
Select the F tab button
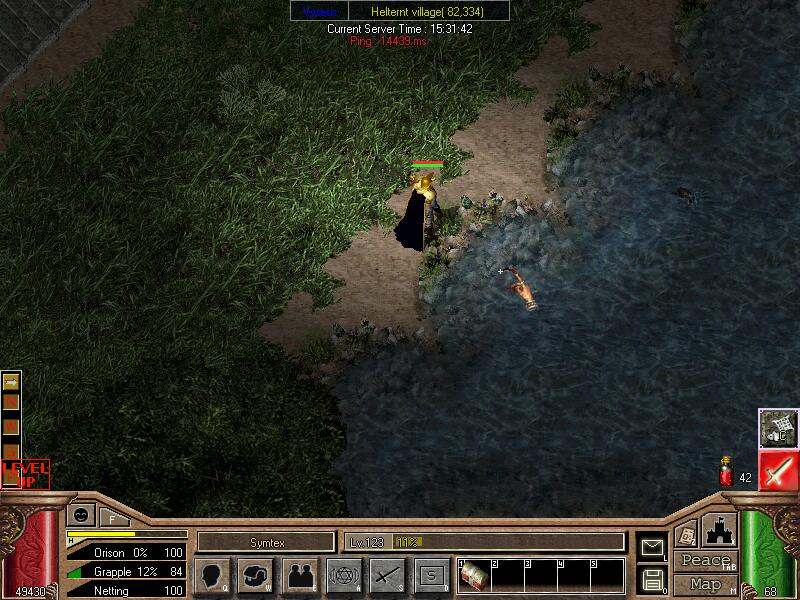pos(112,518)
